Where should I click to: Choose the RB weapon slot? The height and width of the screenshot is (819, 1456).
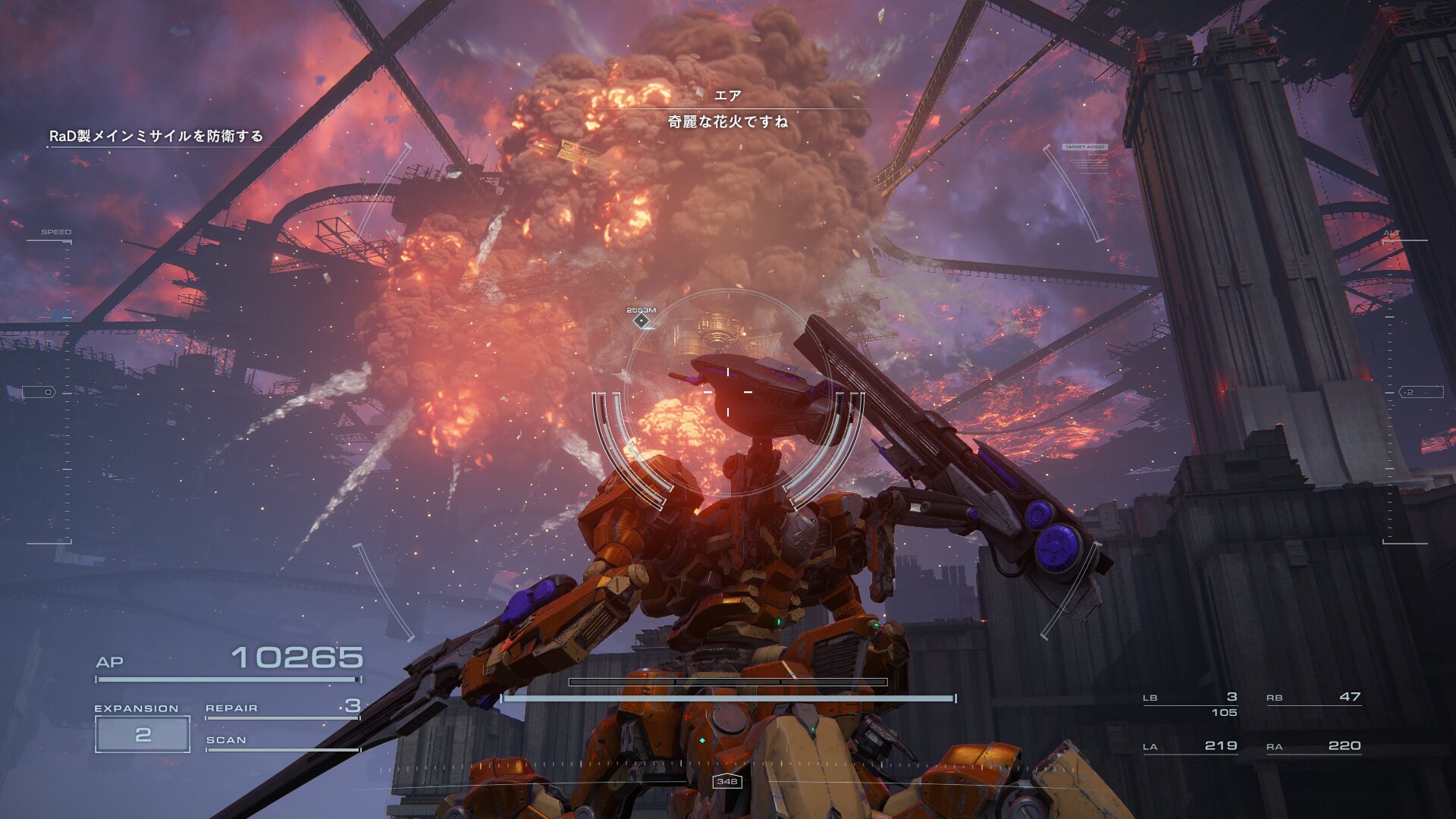coord(1313,698)
